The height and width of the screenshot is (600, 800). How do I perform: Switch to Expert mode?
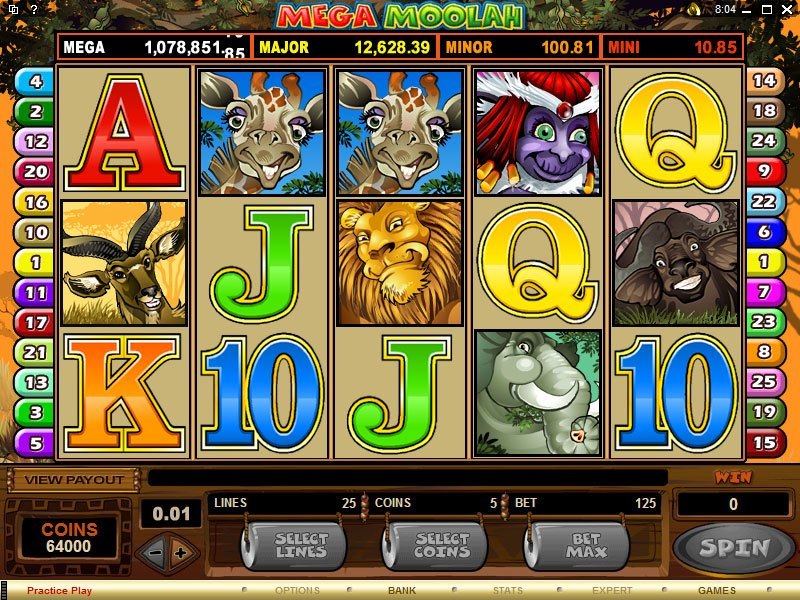(612, 591)
